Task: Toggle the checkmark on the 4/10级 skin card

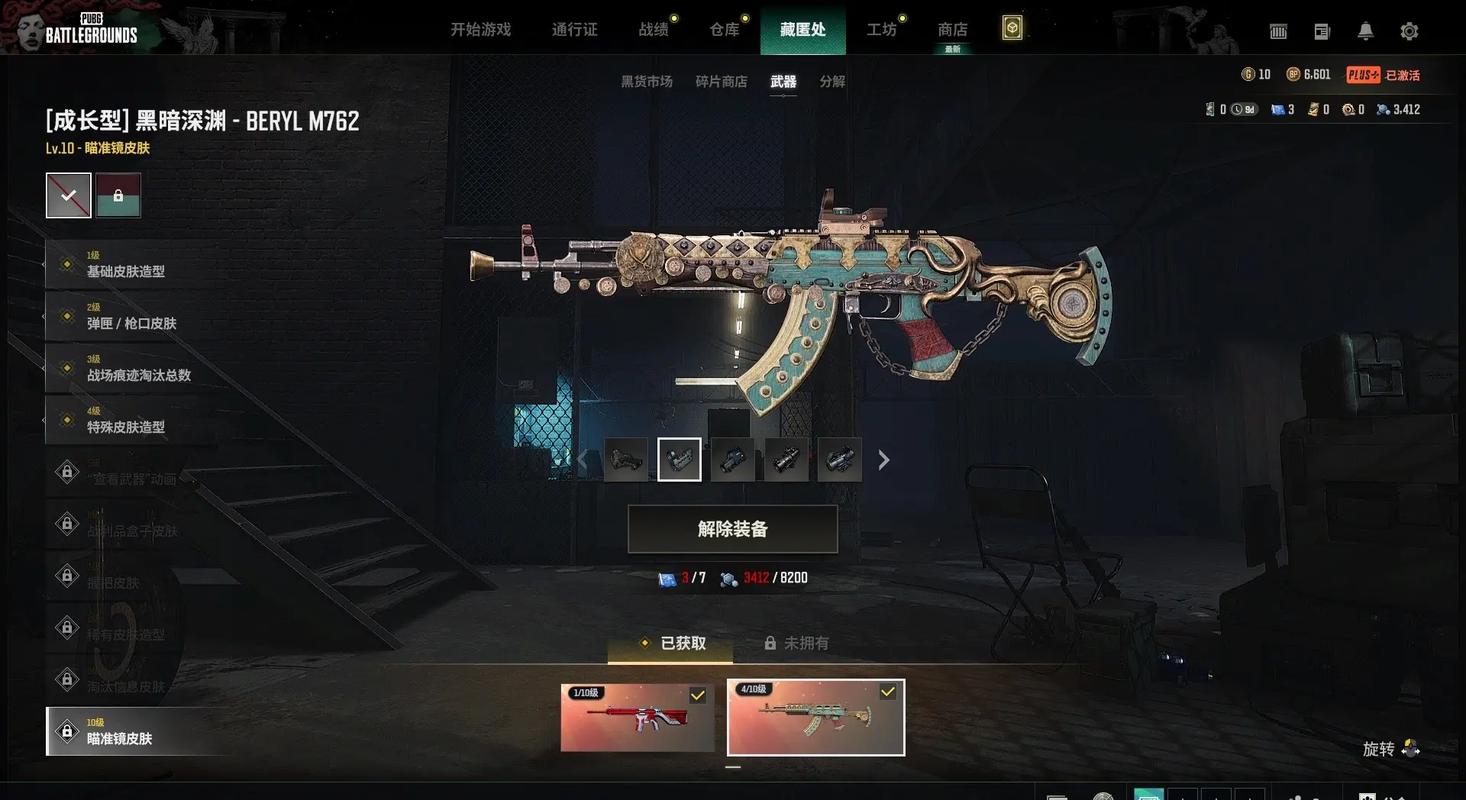Action: [885, 689]
